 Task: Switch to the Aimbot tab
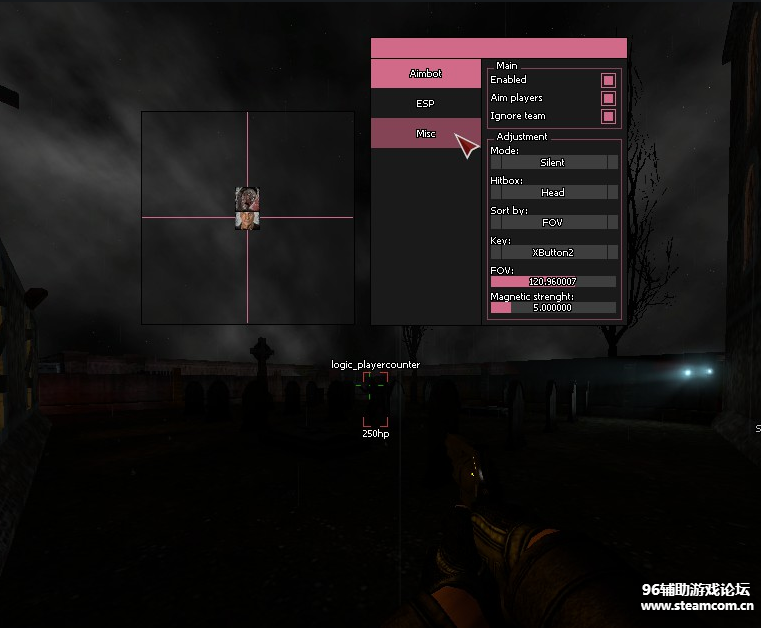[x=425, y=73]
